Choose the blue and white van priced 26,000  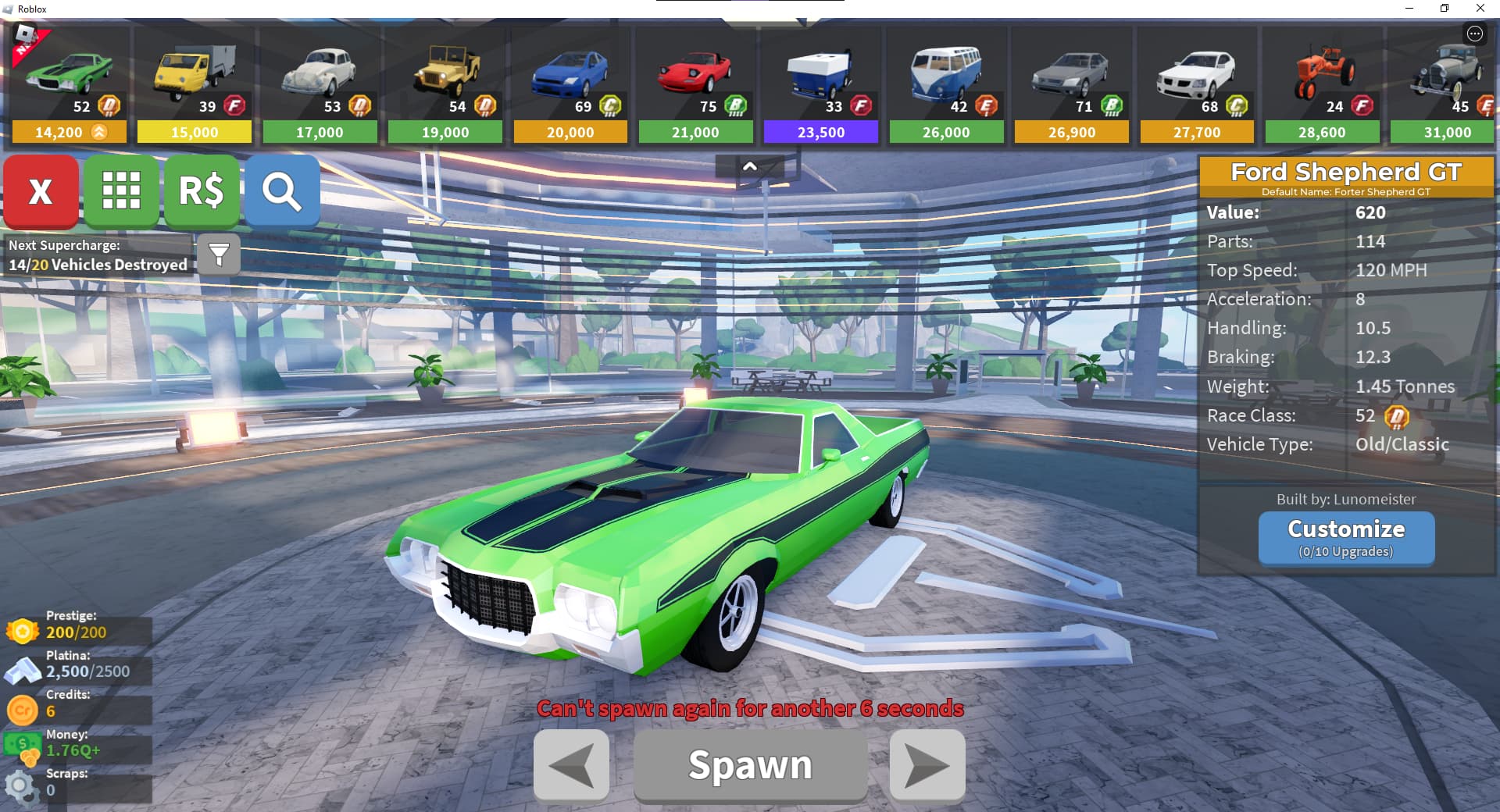pos(946,86)
